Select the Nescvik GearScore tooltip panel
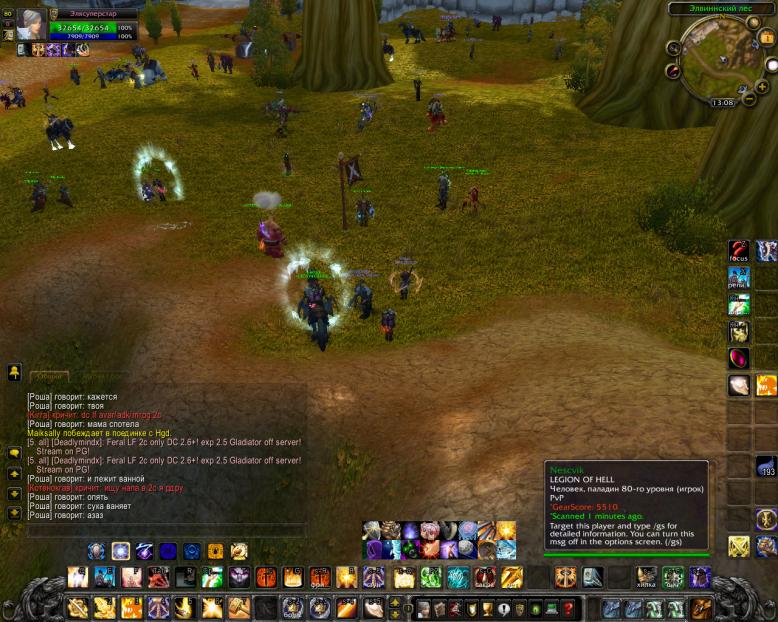 (626, 506)
